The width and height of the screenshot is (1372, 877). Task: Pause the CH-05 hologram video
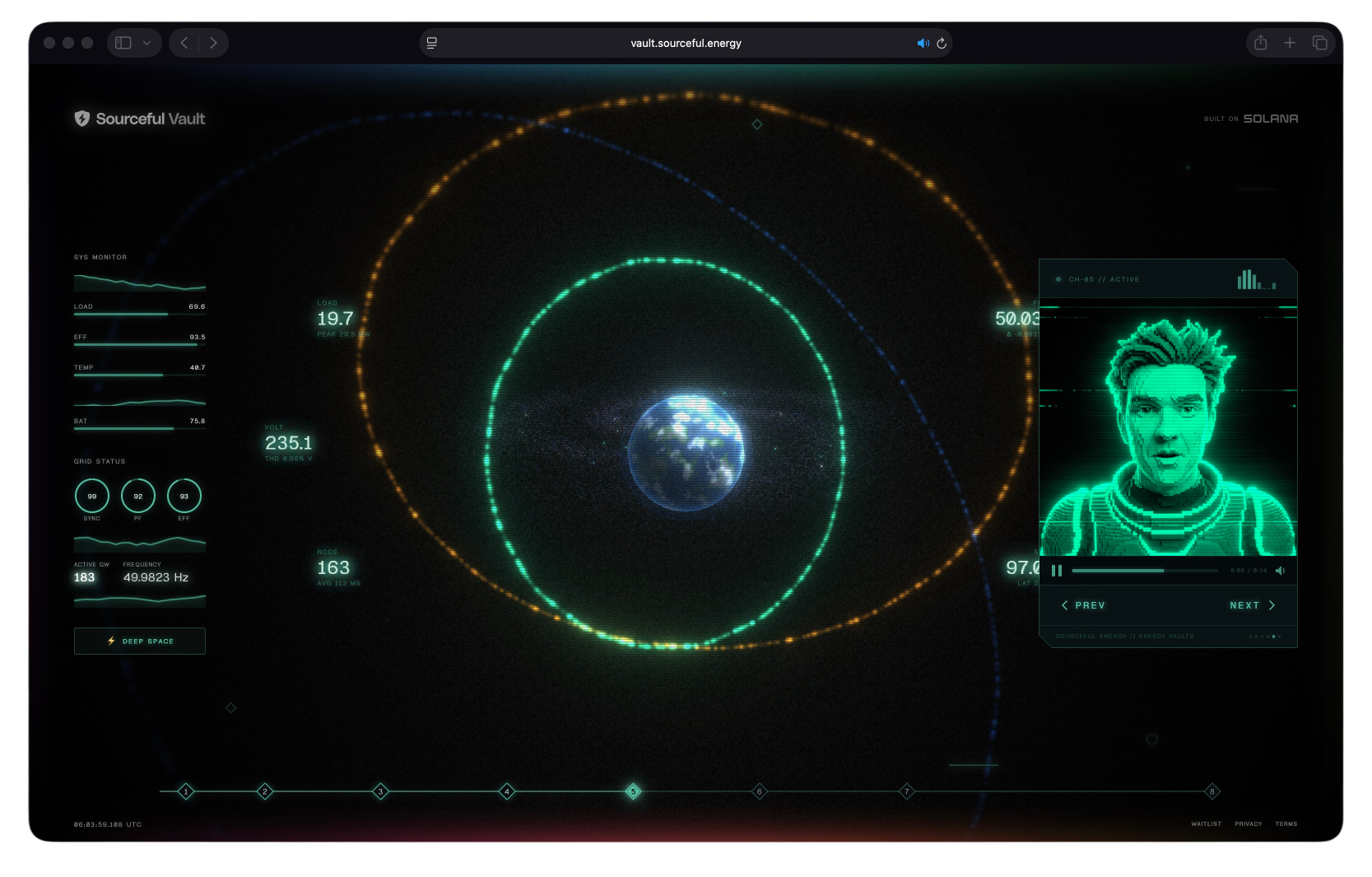[1058, 570]
